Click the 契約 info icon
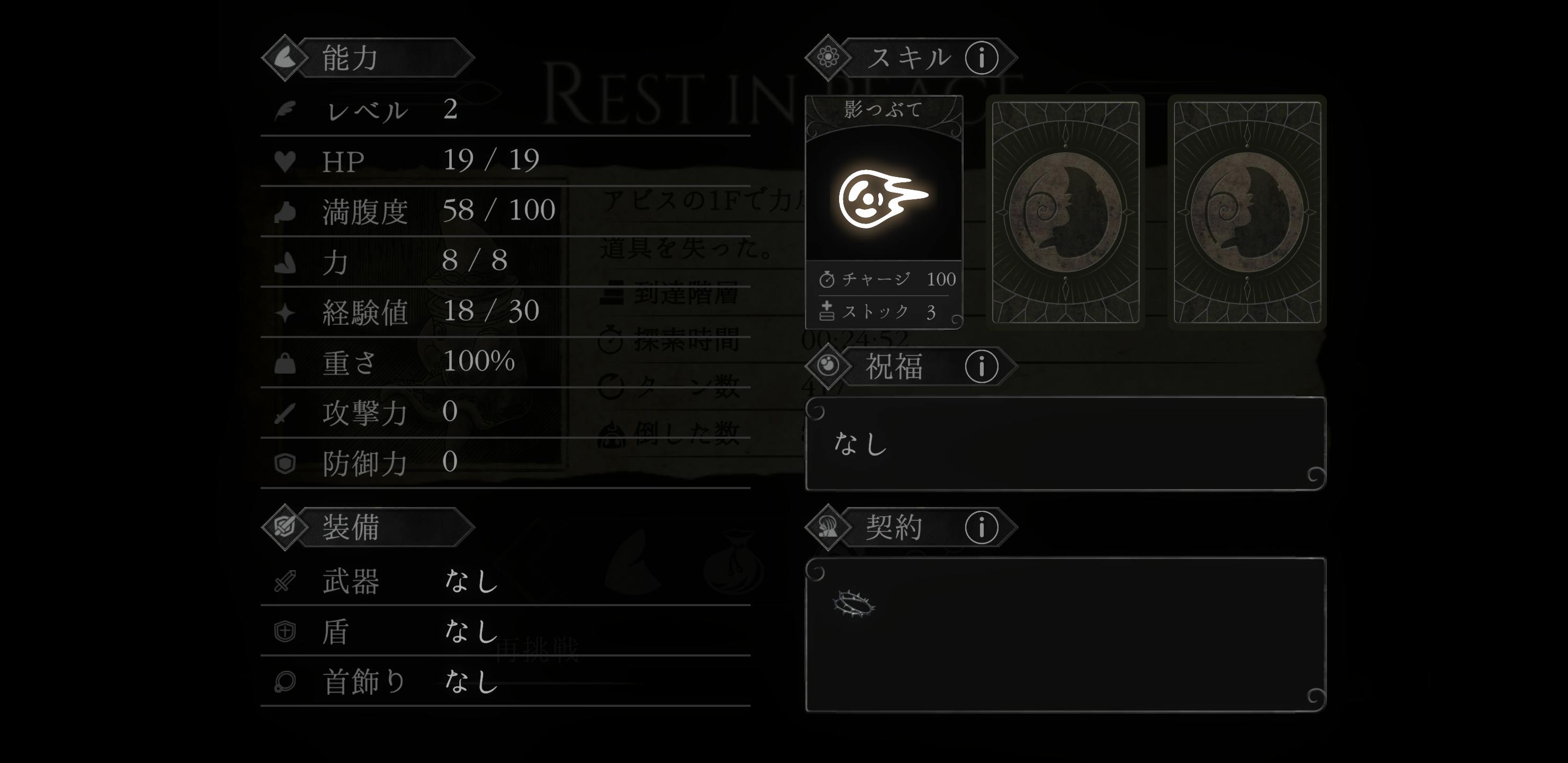1568x763 pixels. coord(981,527)
